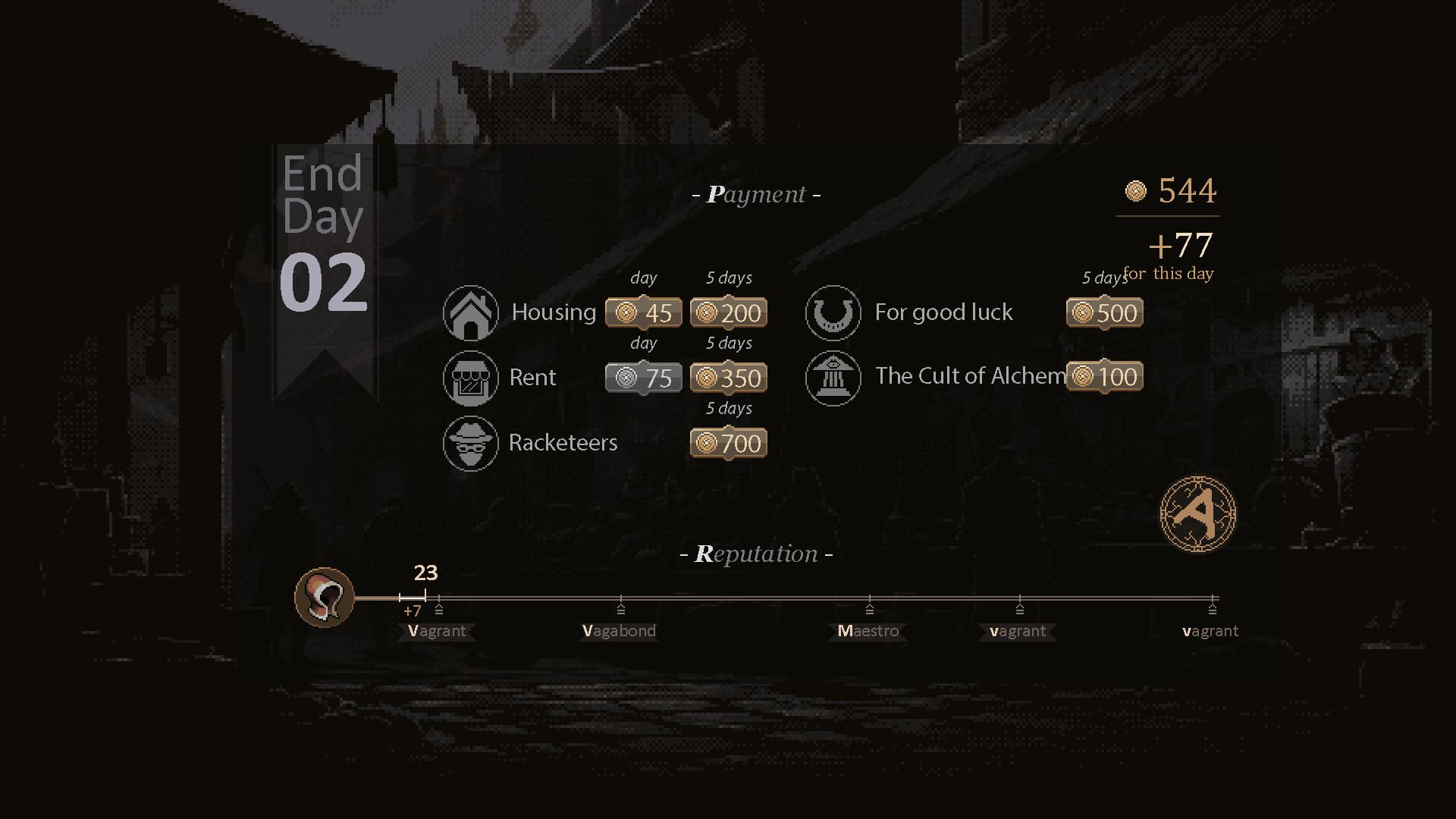Viewport: 1456px width, 819px height.
Task: Select The Cult of Alchemists temple icon
Action: tap(833, 377)
